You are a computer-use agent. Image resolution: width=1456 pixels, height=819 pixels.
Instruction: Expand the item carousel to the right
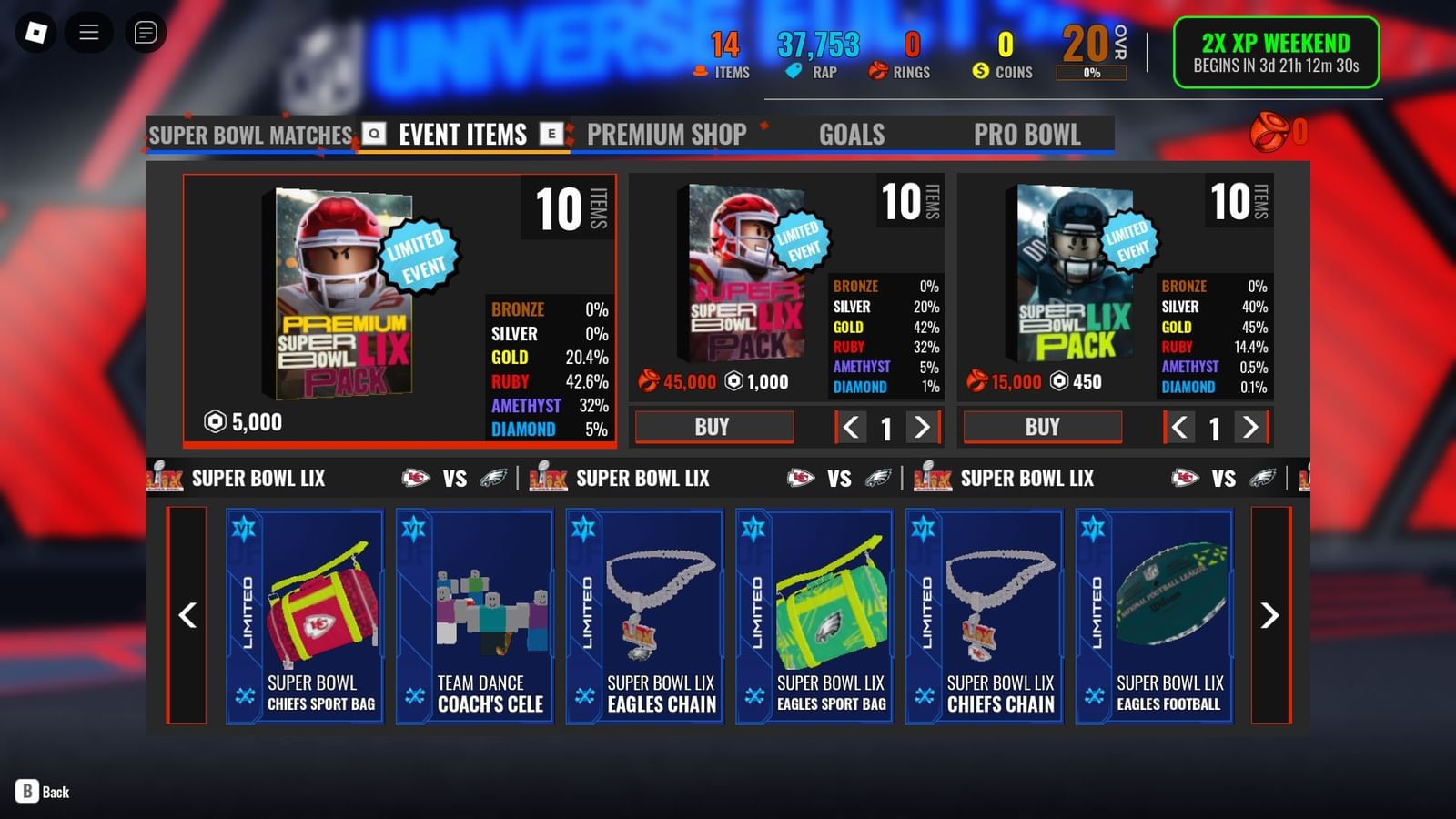coord(1269,617)
